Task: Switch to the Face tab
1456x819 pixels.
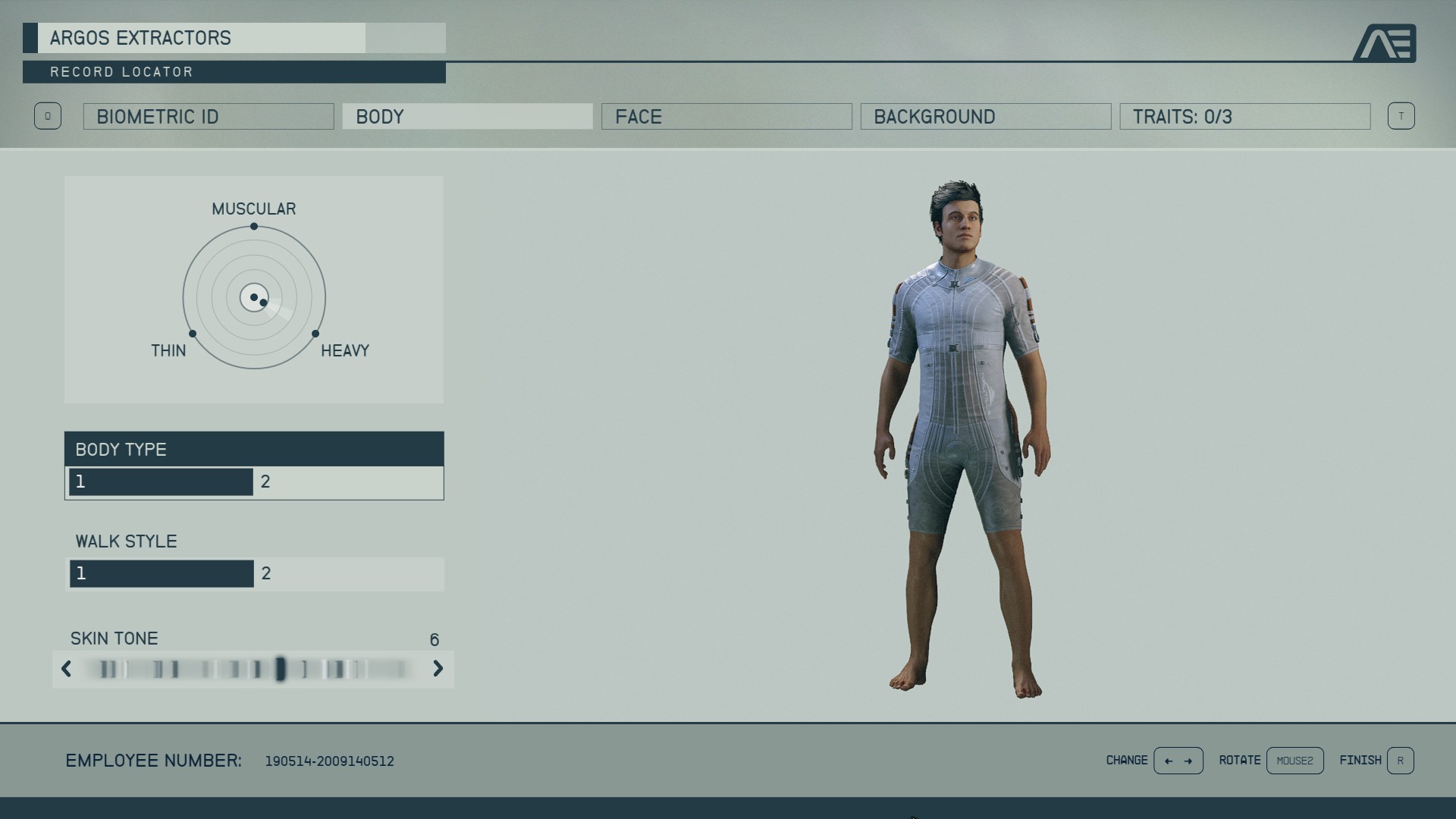Action: 726,116
